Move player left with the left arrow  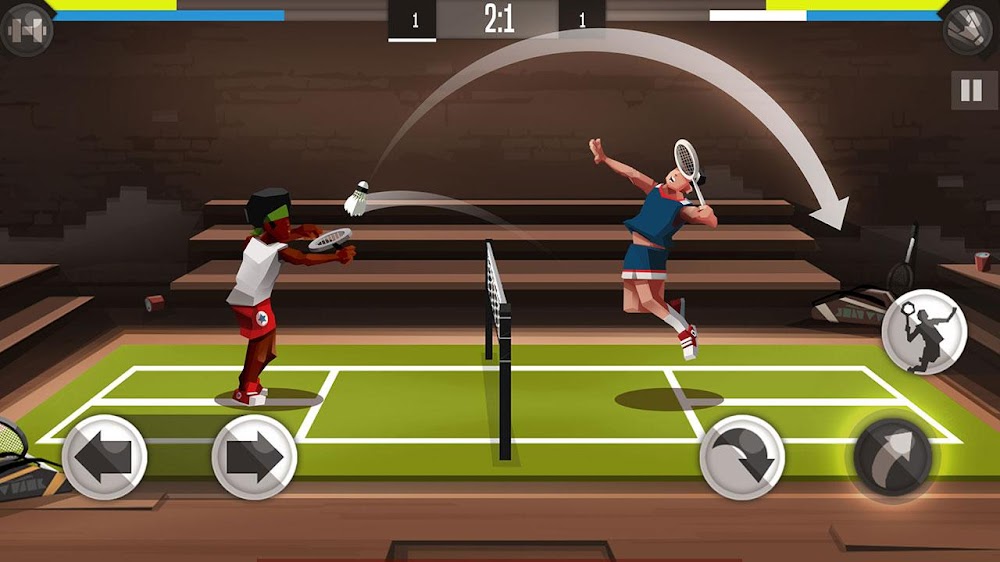[x=104, y=457]
